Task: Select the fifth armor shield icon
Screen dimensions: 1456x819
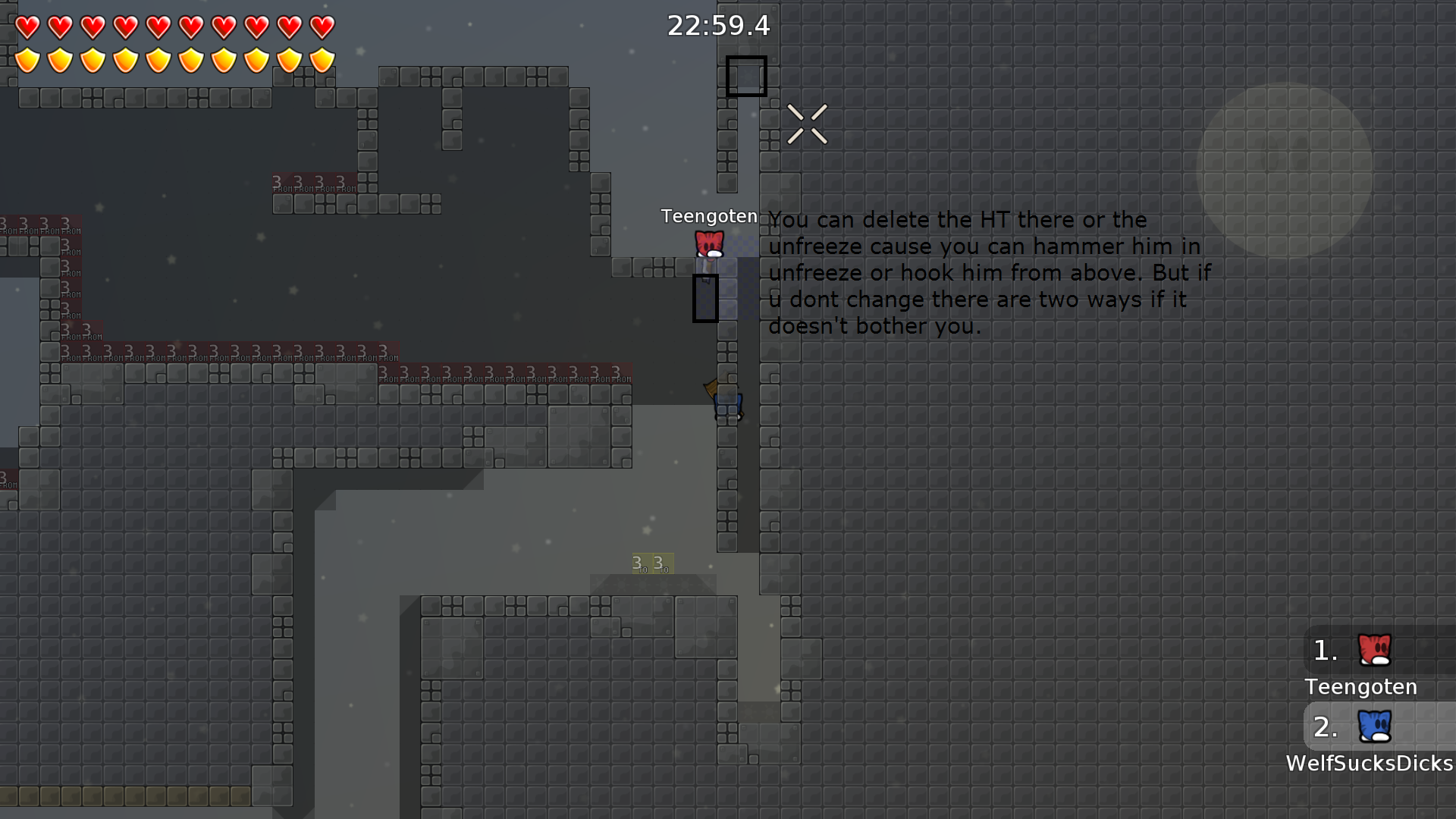Action: point(158,58)
